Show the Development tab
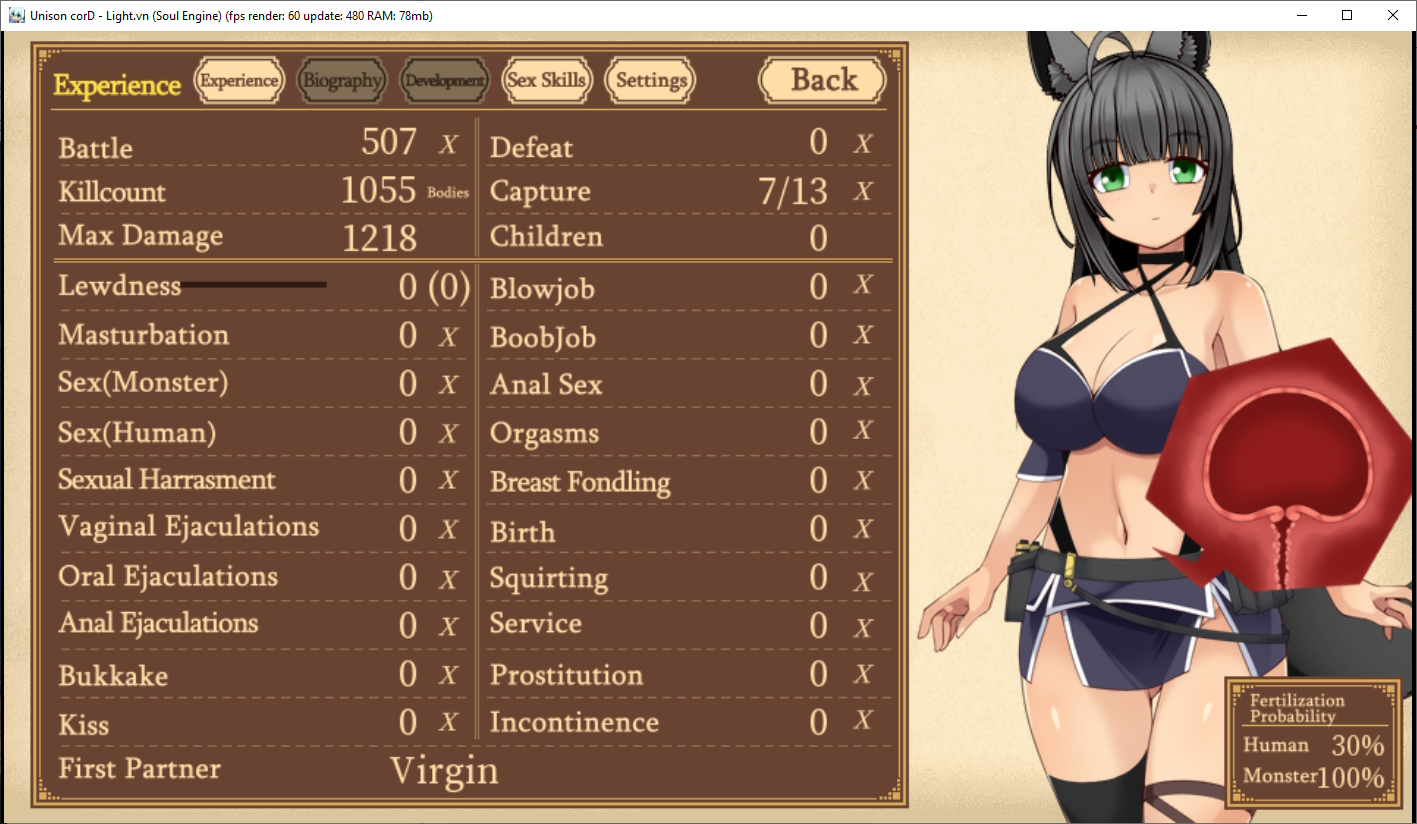This screenshot has height=824, width=1417. tap(445, 81)
